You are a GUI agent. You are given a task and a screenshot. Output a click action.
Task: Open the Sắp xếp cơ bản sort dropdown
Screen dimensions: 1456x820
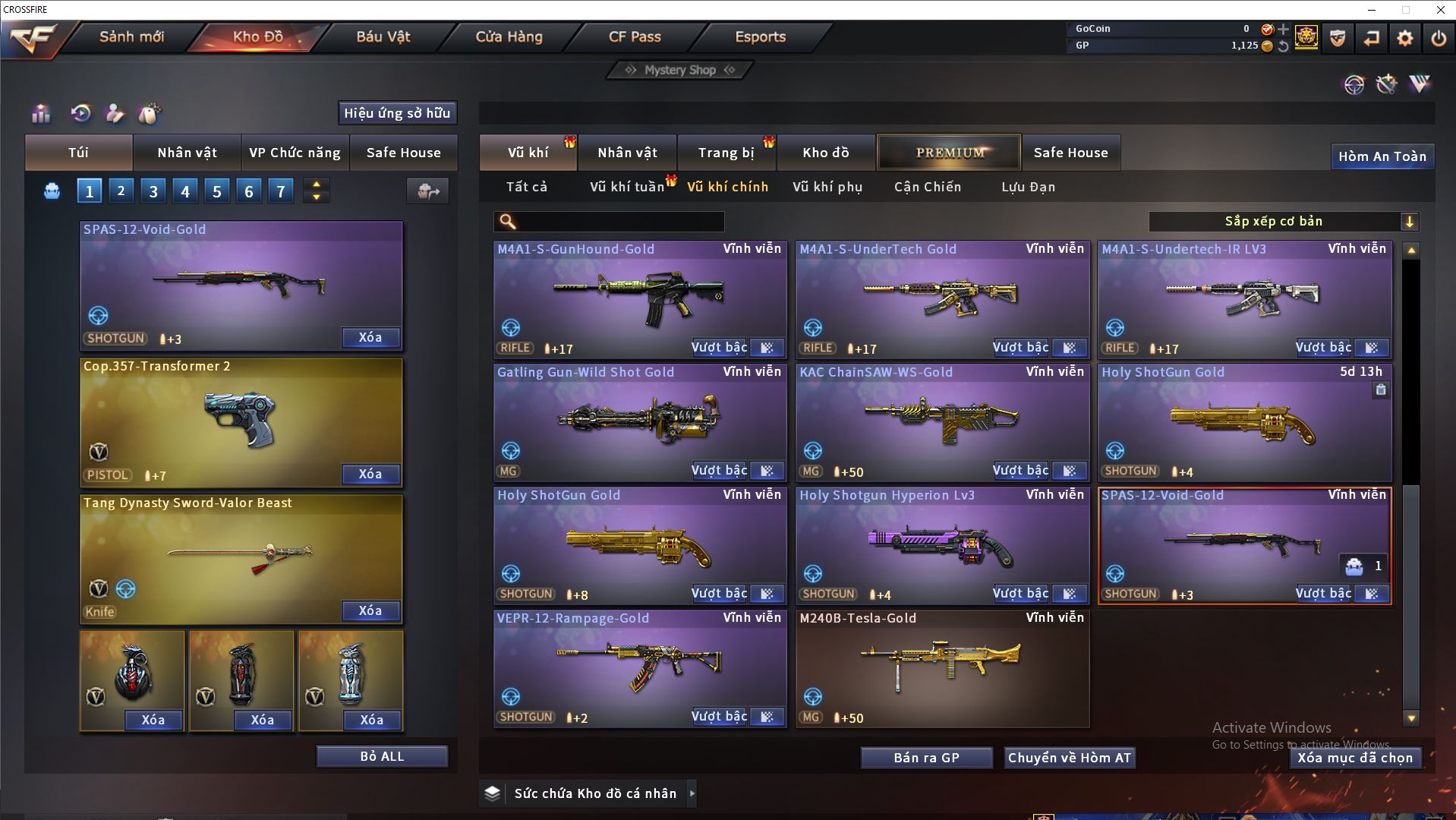[x=1283, y=222]
